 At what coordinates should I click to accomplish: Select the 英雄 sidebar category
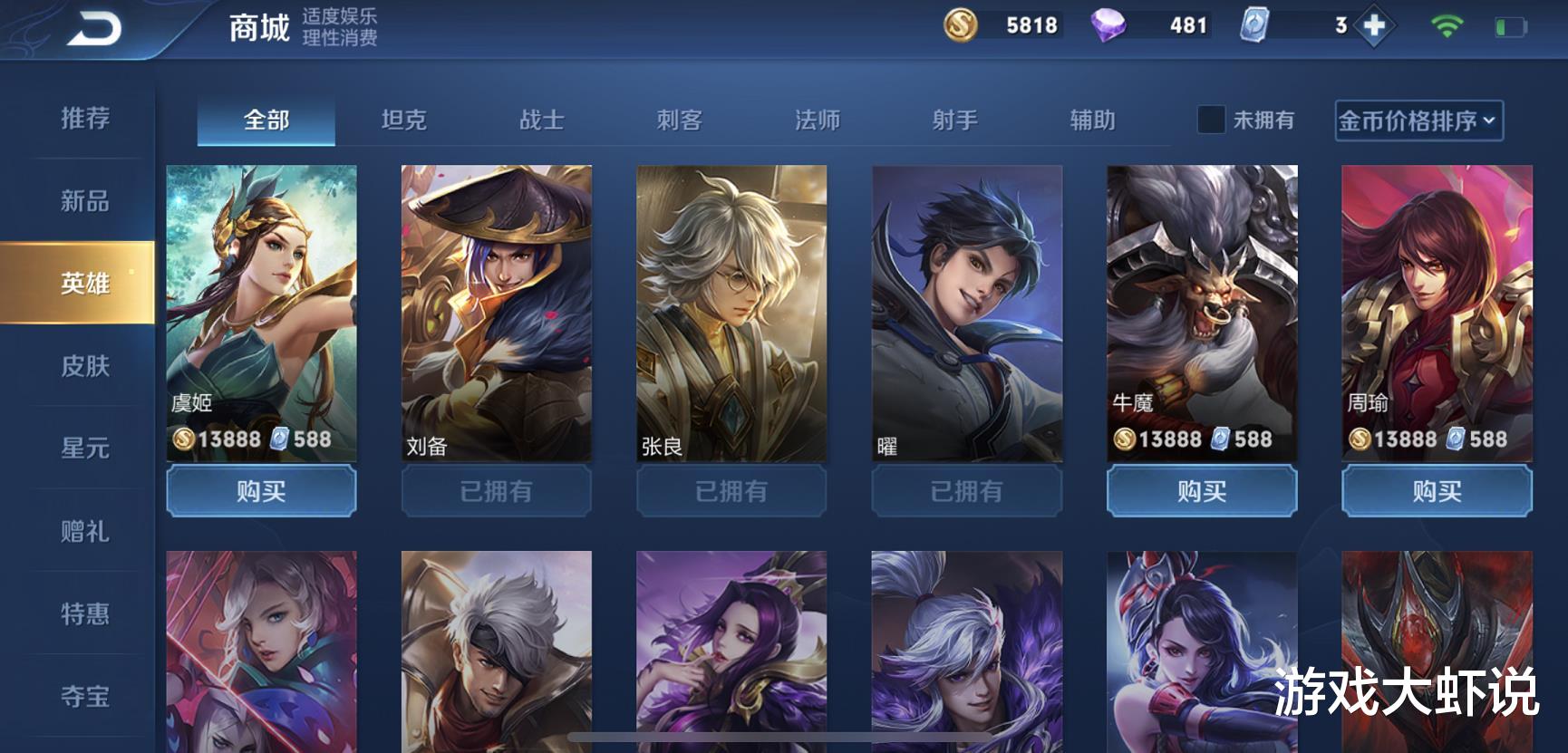pos(86,284)
